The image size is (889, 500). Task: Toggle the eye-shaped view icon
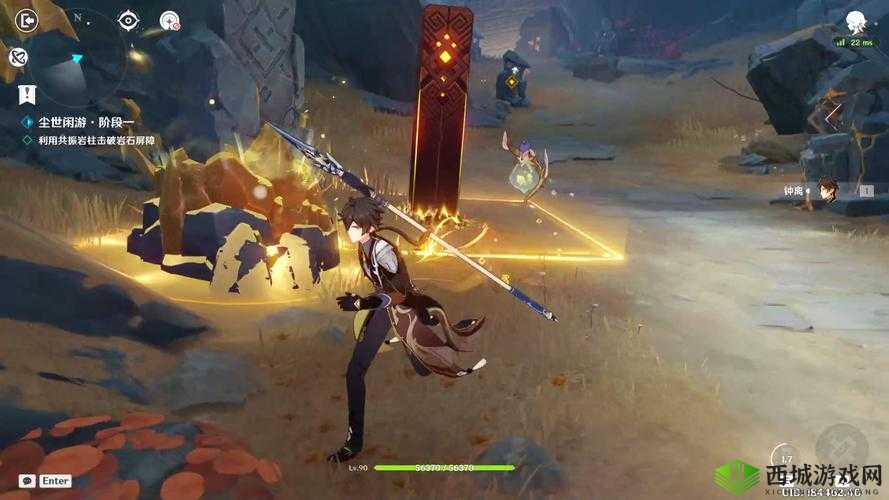(x=128, y=19)
